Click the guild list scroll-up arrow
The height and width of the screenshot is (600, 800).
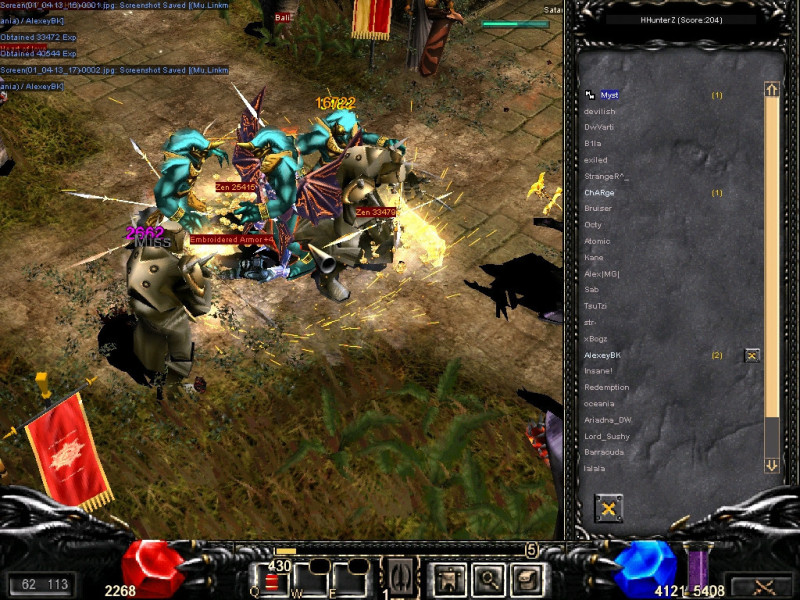[771, 90]
